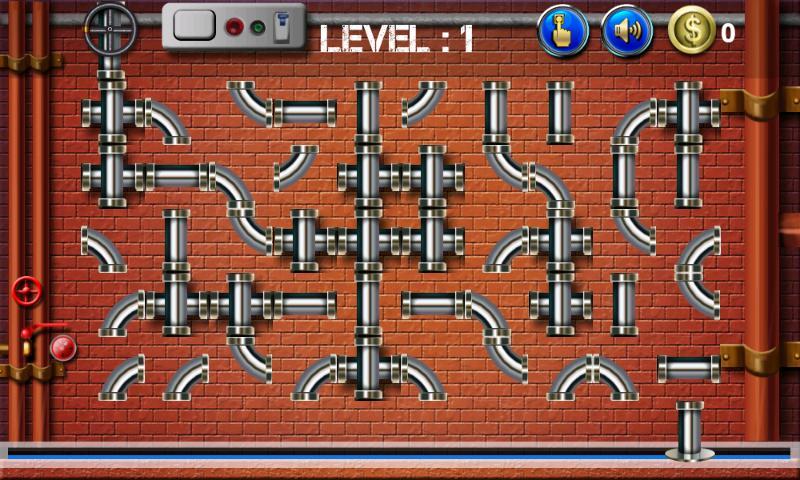Toggle the sound speaker button
The height and width of the screenshot is (480, 800).
click(x=627, y=31)
